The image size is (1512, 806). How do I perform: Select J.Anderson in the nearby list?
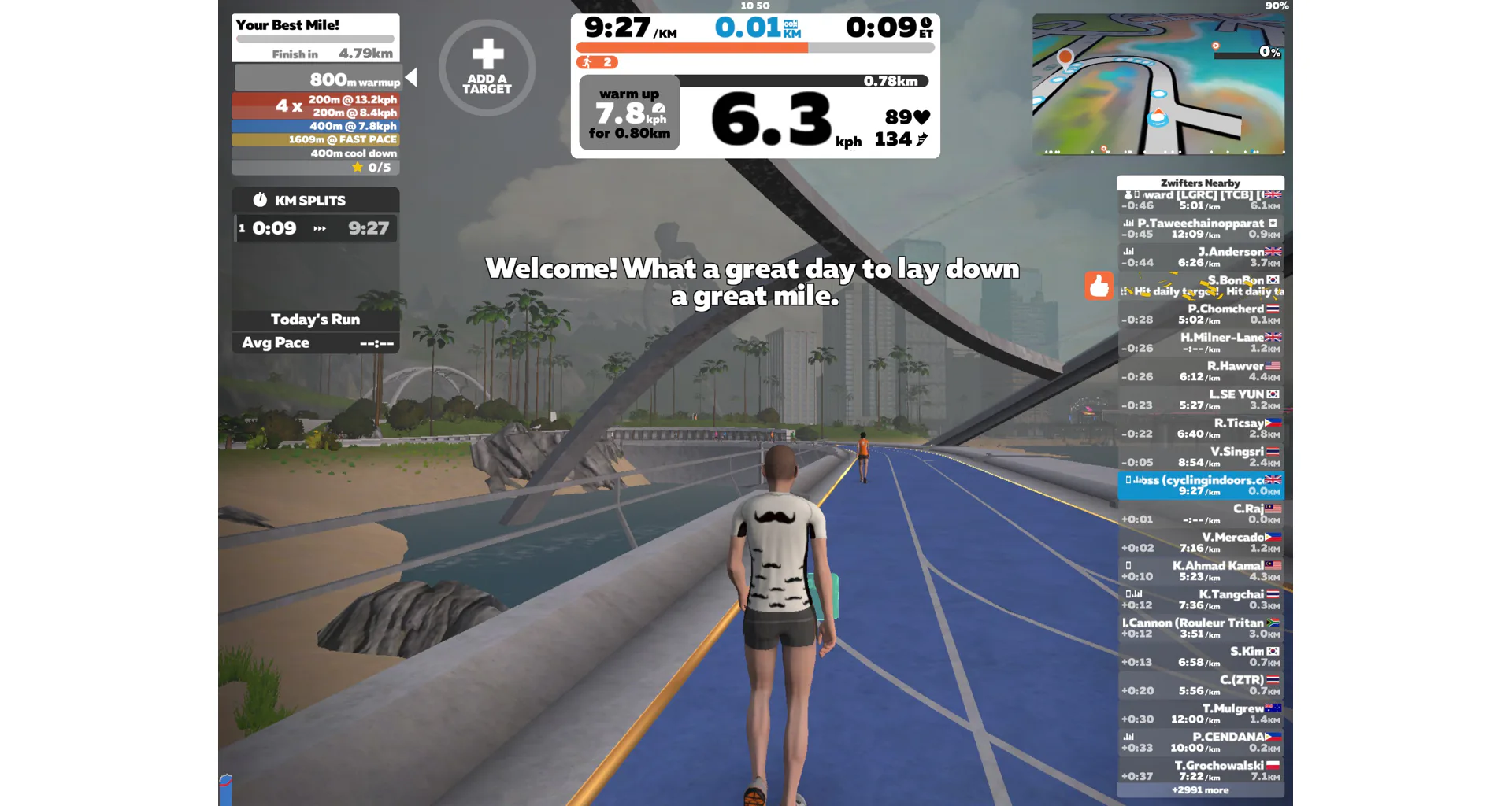(1200, 257)
